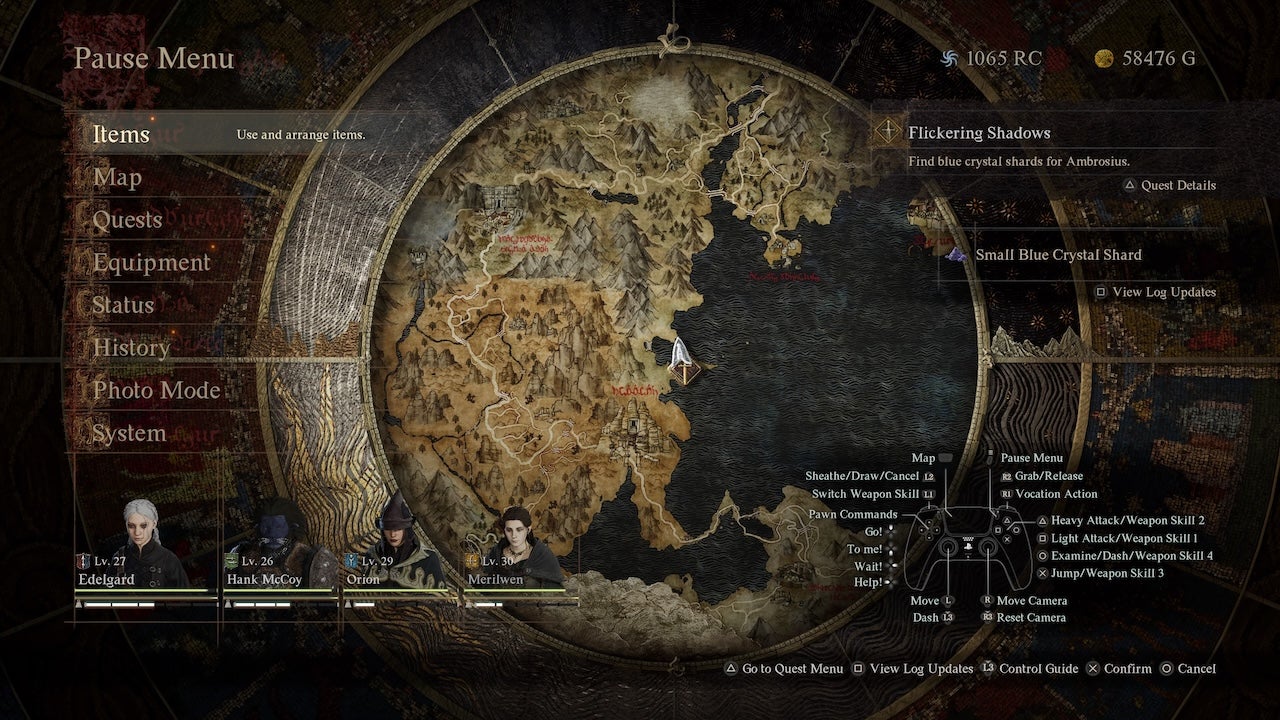This screenshot has height=720, width=1280.
Task: Open the Quests menu
Action: click(x=127, y=220)
